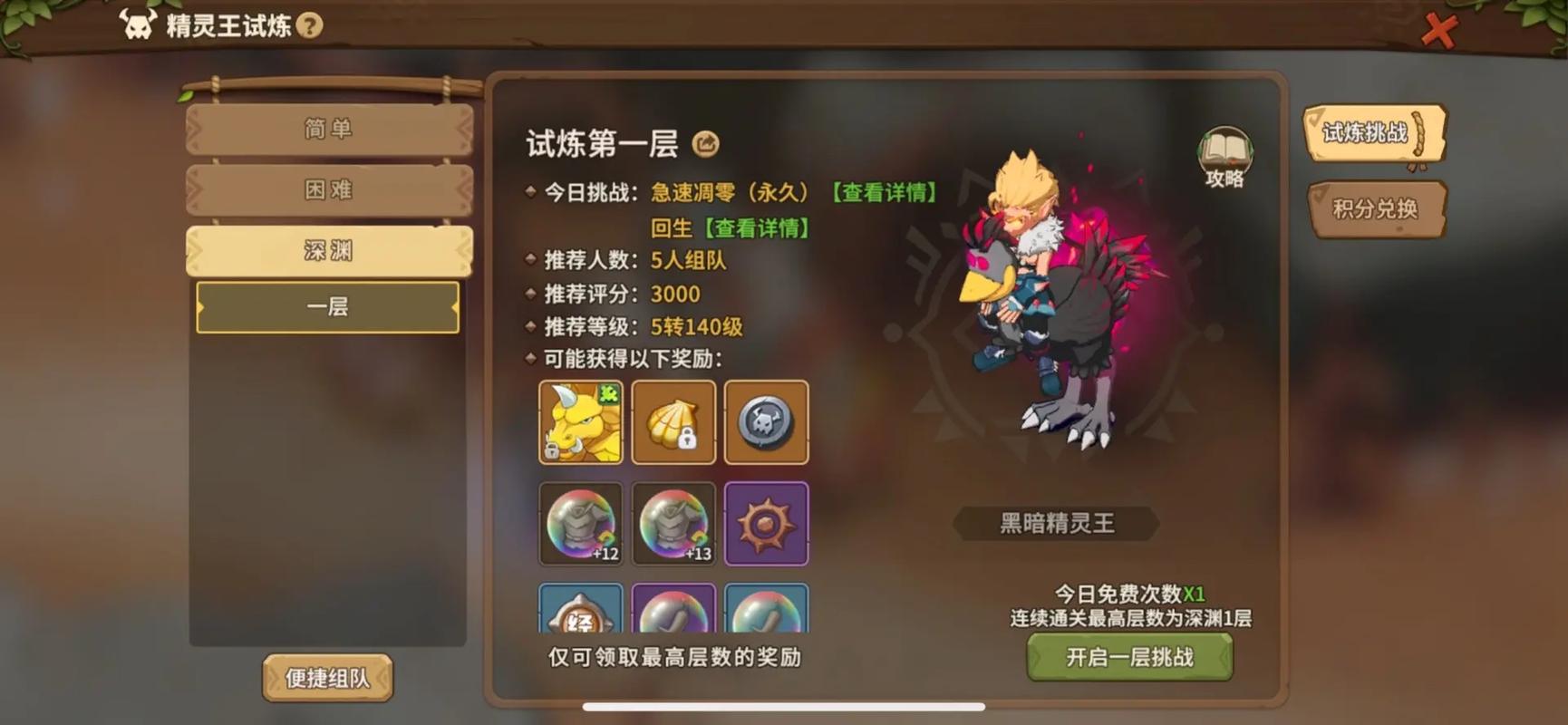Select the 深渊 difficulty tab
This screenshot has height=725, width=1568.
click(x=328, y=250)
